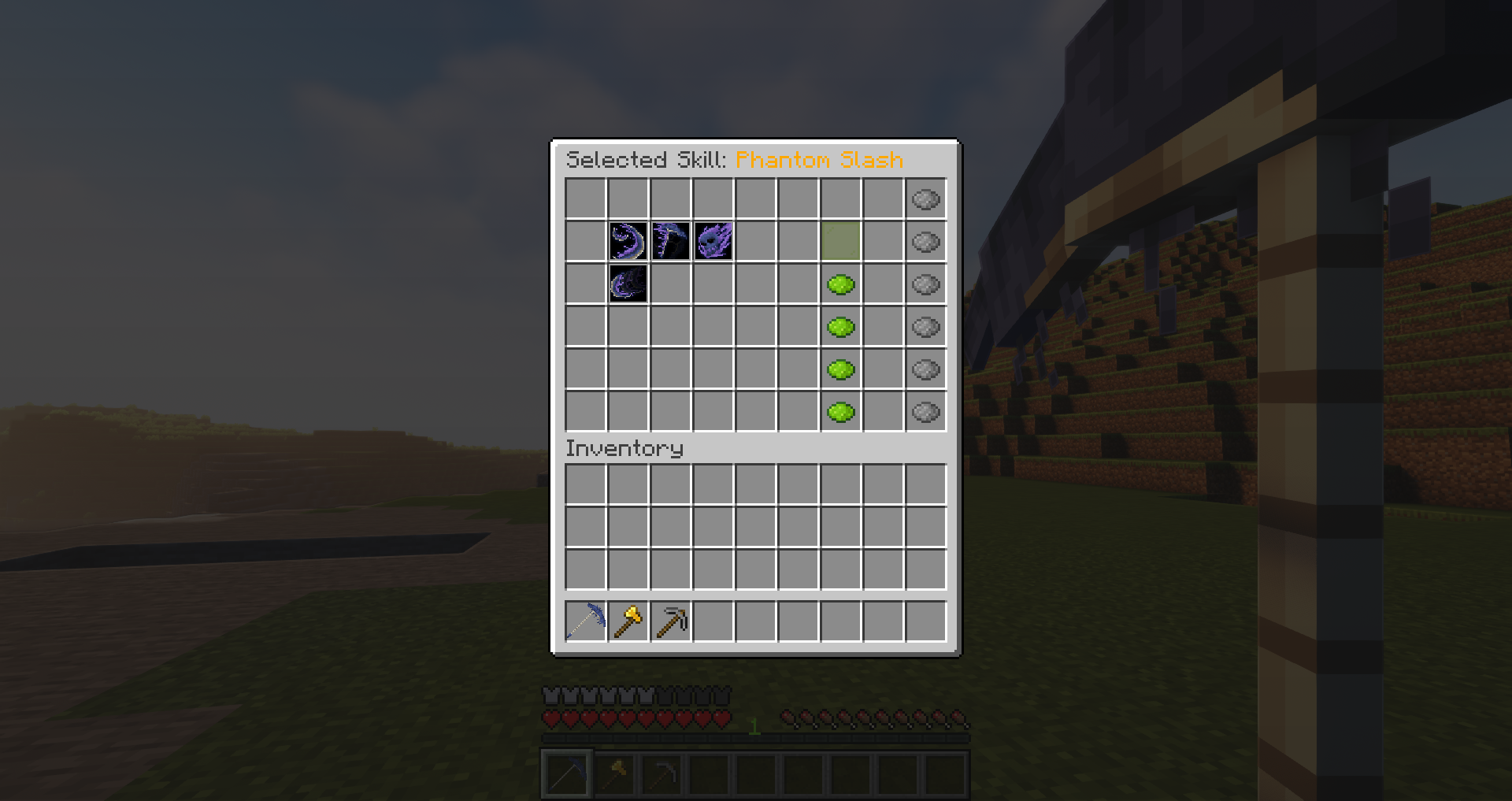Select the dark scythe skill icon
1512x801 pixels.
(x=669, y=242)
